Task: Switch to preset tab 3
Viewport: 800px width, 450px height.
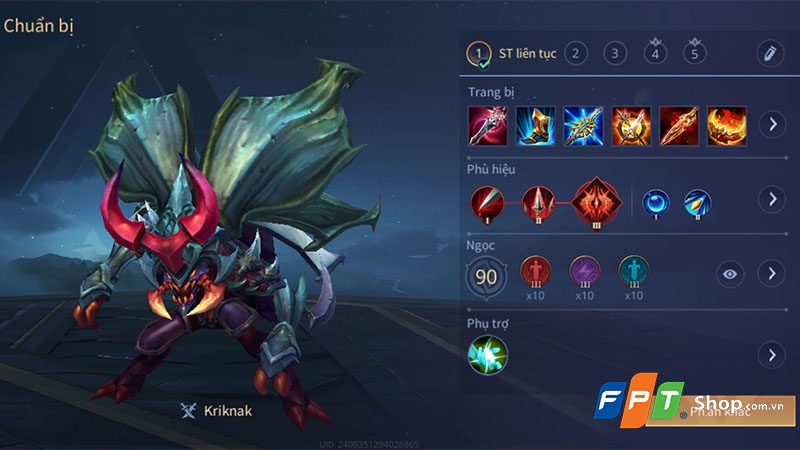Action: [x=616, y=53]
